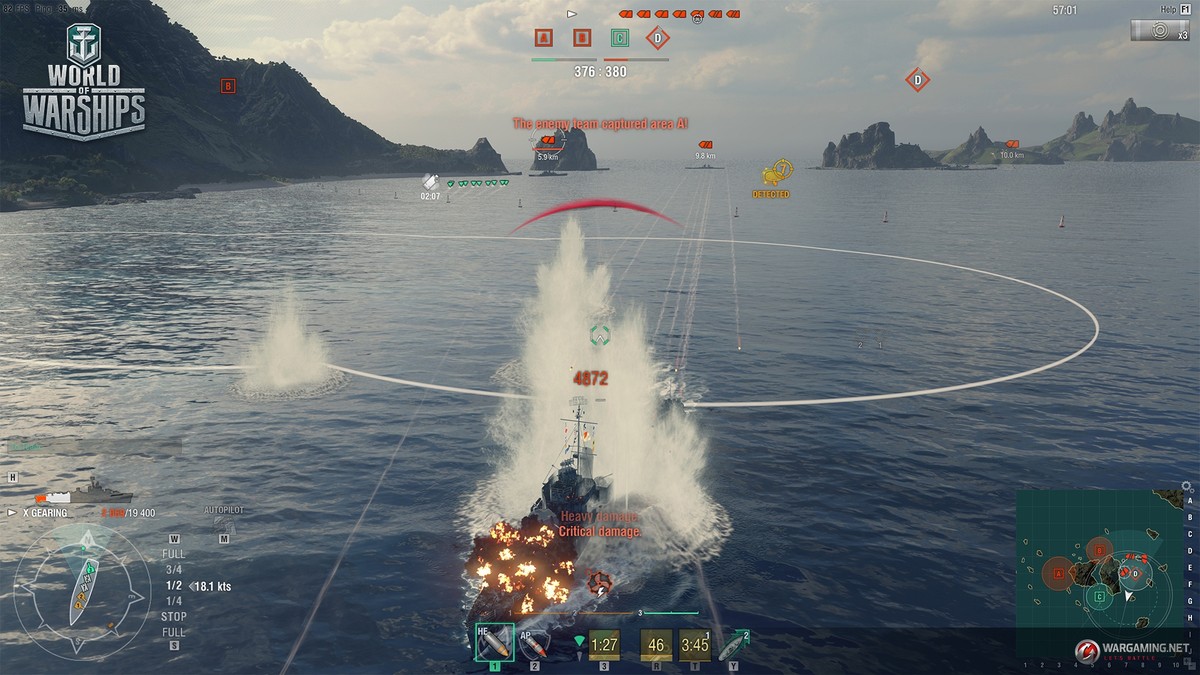This screenshot has height=675, width=1200.
Task: Activate the consumable showing 1:27 cooldown
Action: tap(604, 645)
